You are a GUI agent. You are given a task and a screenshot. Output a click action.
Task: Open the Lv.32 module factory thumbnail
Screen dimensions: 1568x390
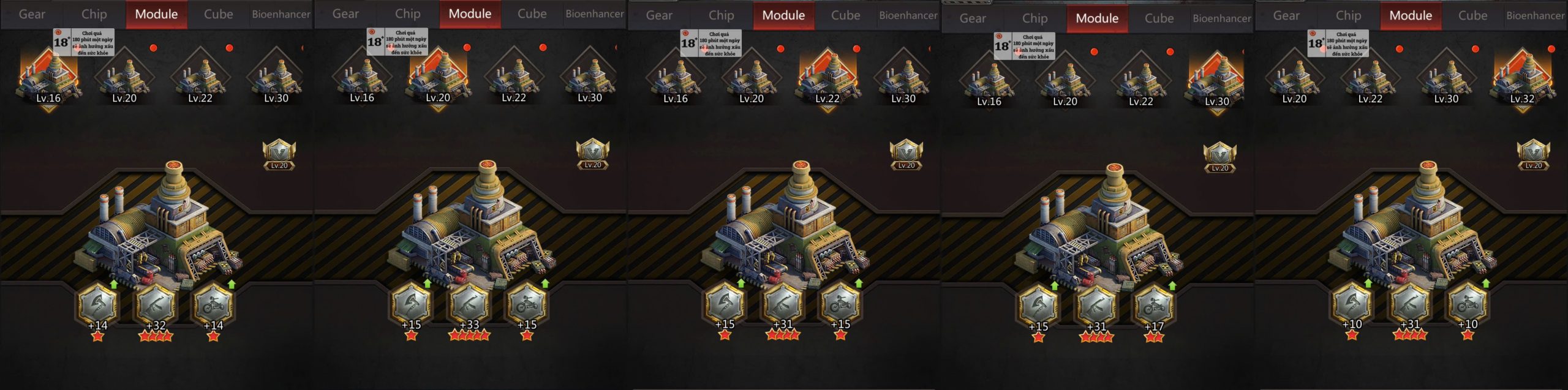point(1522,79)
